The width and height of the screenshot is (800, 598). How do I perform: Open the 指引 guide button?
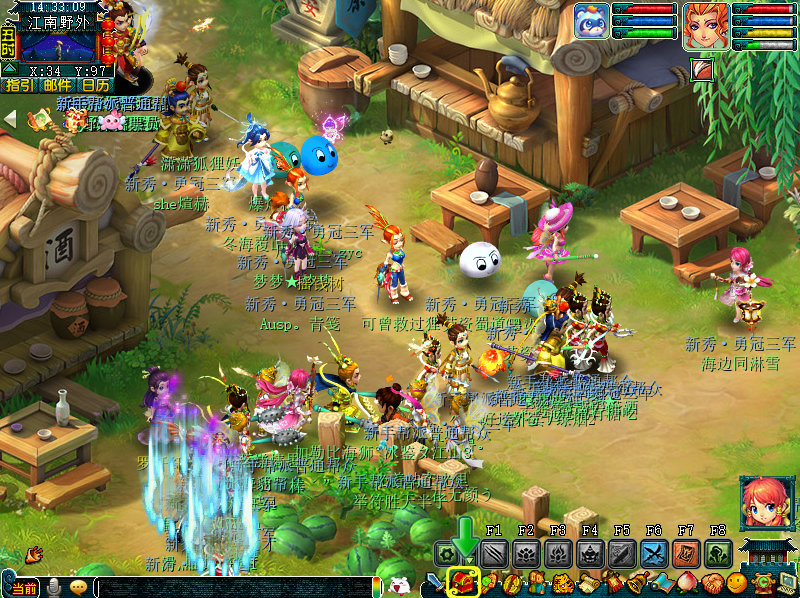pyautogui.click(x=19, y=86)
